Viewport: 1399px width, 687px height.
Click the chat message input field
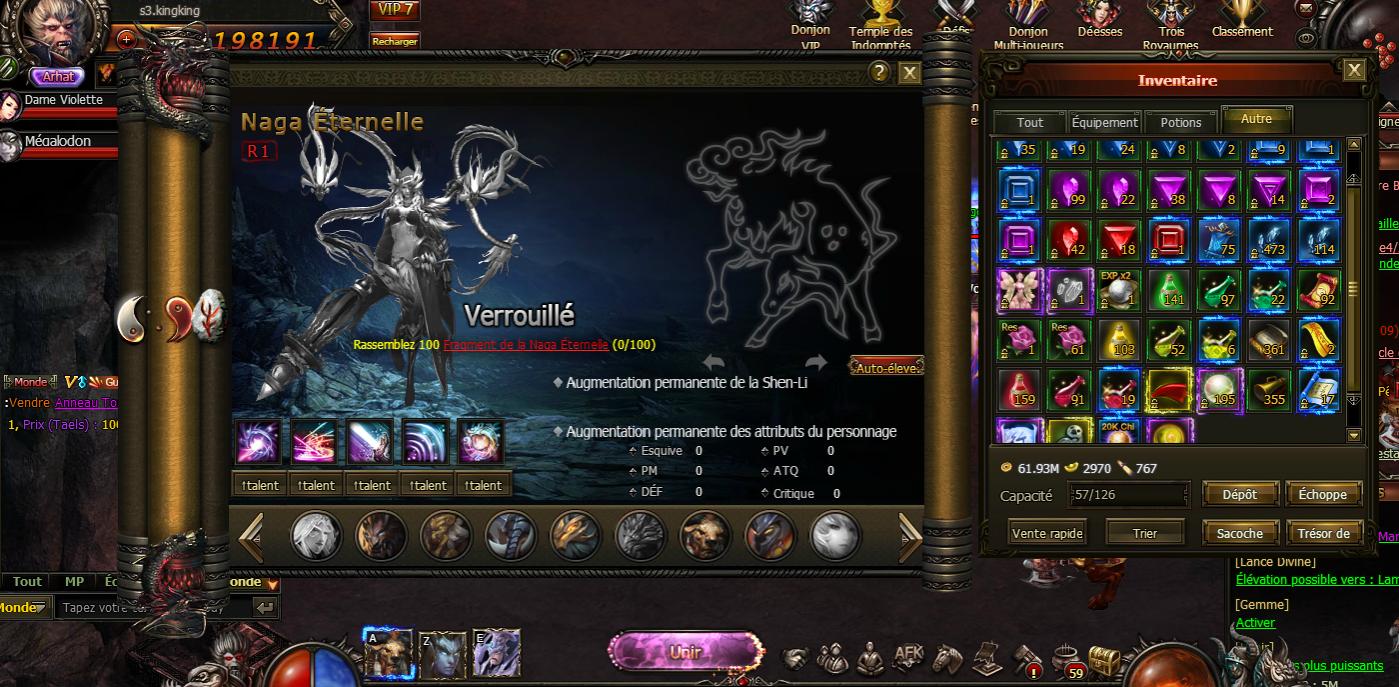150,607
